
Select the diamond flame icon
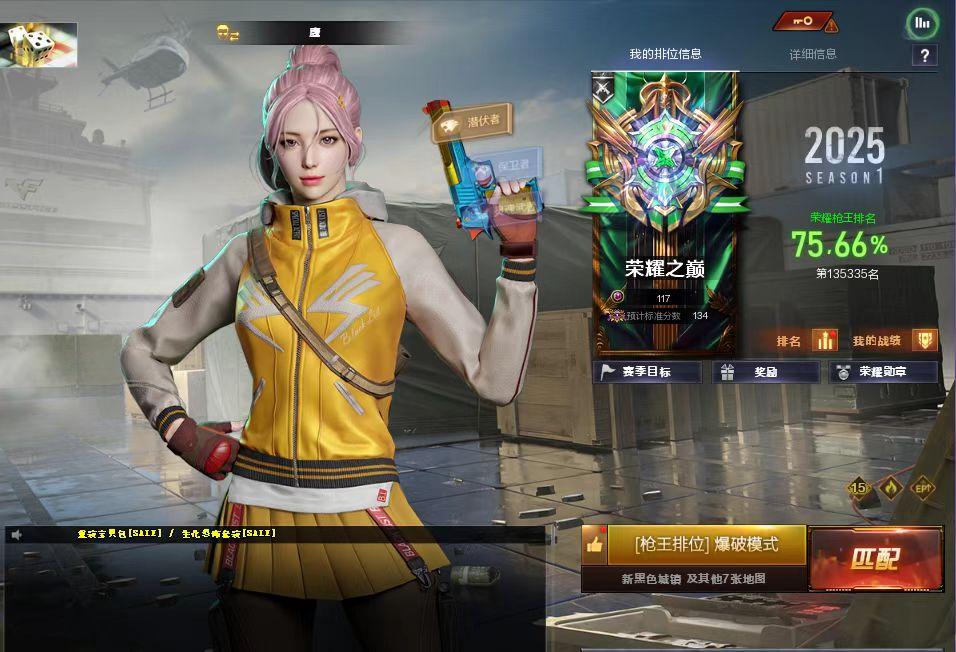[890, 488]
